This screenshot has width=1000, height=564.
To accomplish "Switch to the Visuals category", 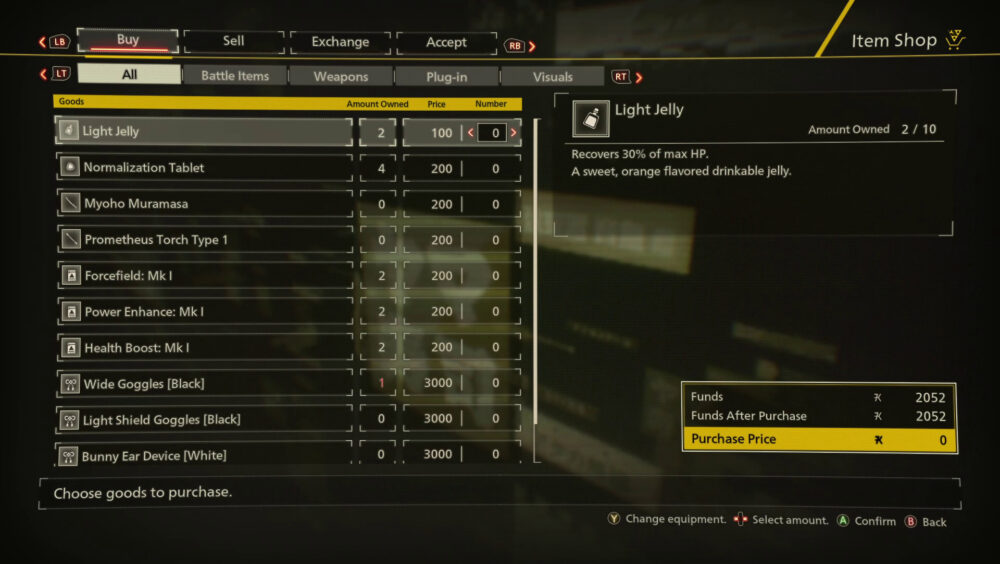I will 552,76.
